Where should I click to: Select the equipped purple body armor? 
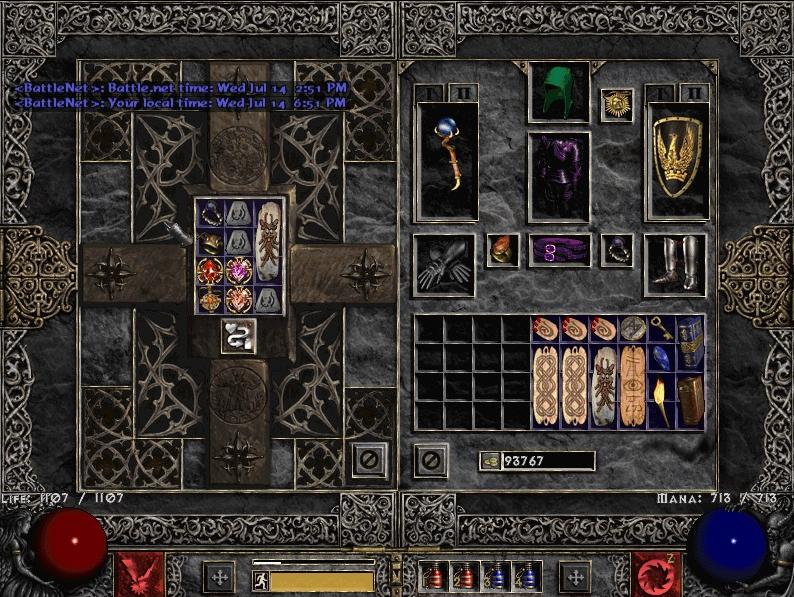558,176
